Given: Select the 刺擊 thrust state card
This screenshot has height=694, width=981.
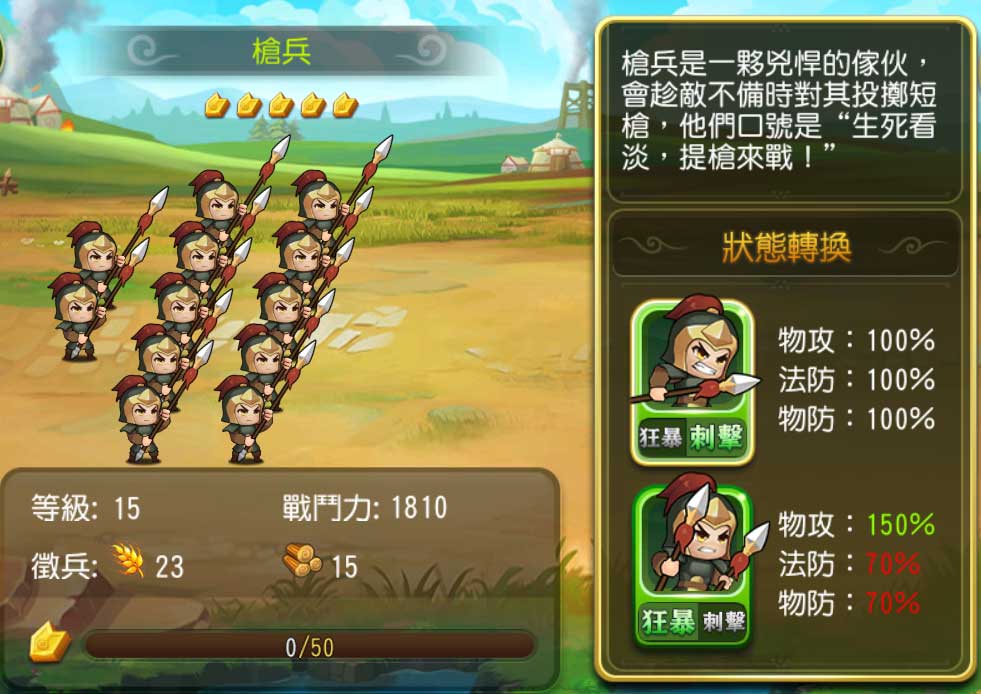Looking at the screenshot, I should 692,381.
